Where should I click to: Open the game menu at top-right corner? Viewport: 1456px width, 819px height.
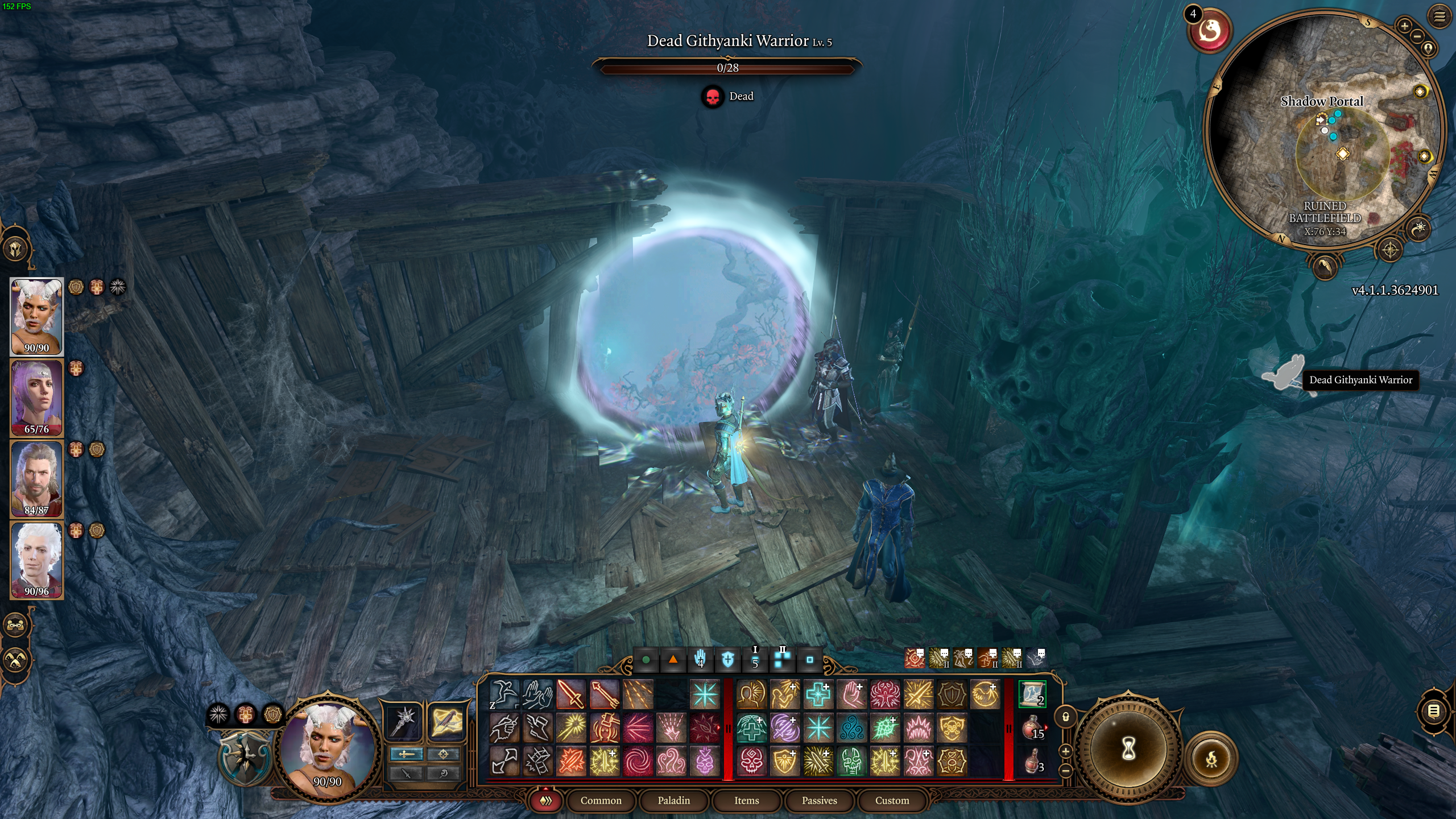pos(1440,16)
